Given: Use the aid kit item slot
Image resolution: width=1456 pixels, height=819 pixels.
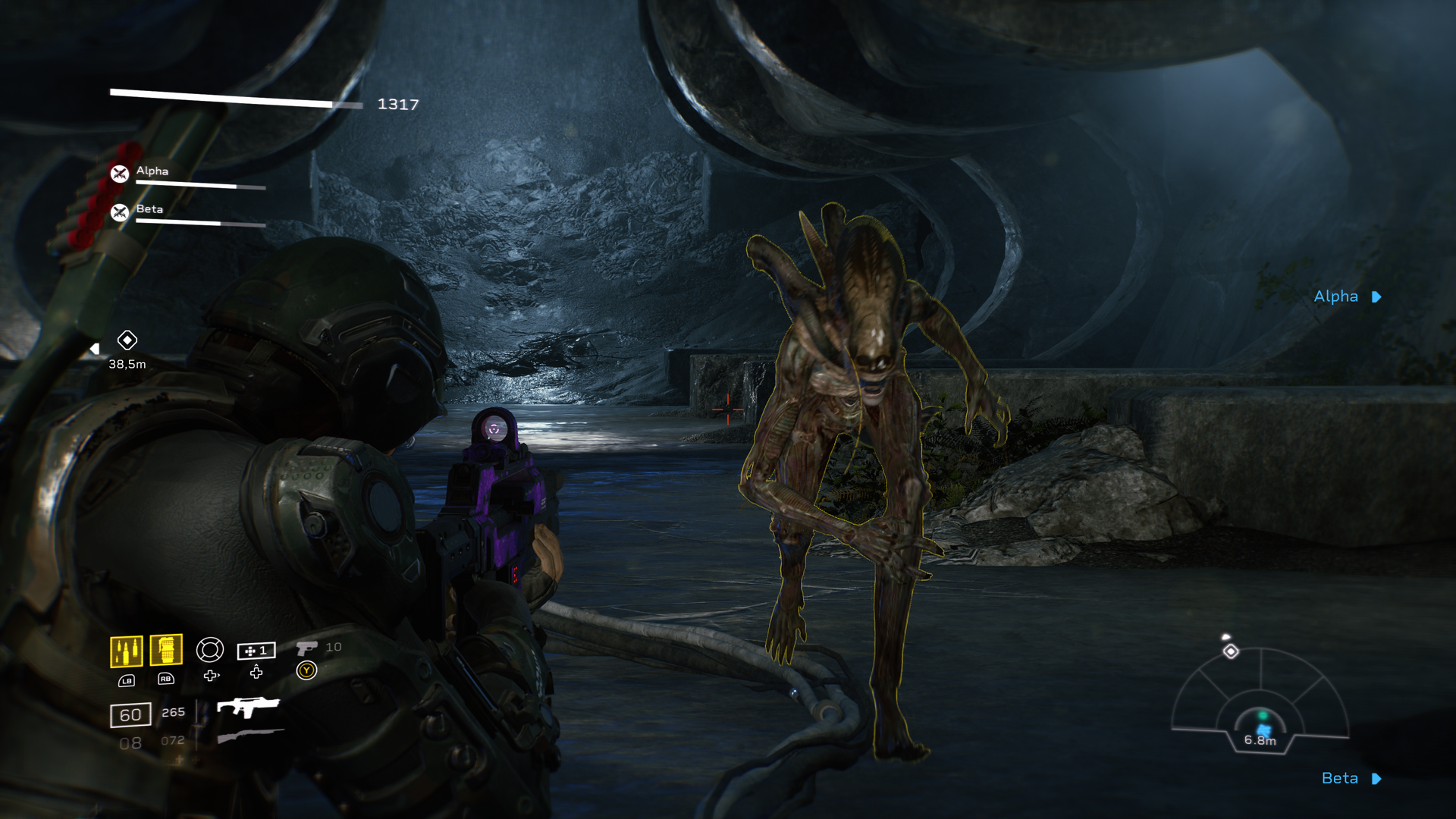Looking at the screenshot, I should pos(256,651).
